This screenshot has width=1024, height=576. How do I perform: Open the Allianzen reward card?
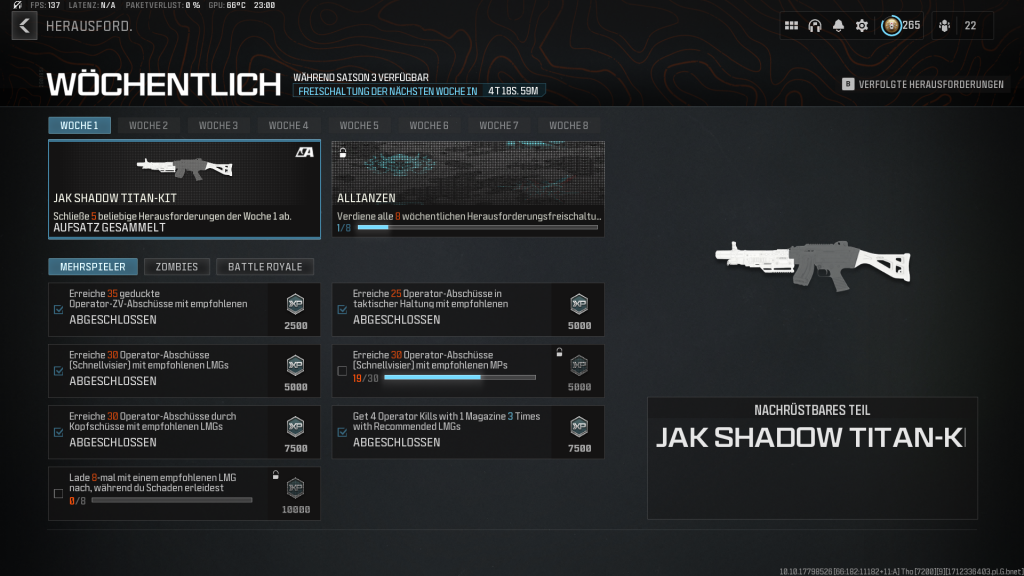468,189
